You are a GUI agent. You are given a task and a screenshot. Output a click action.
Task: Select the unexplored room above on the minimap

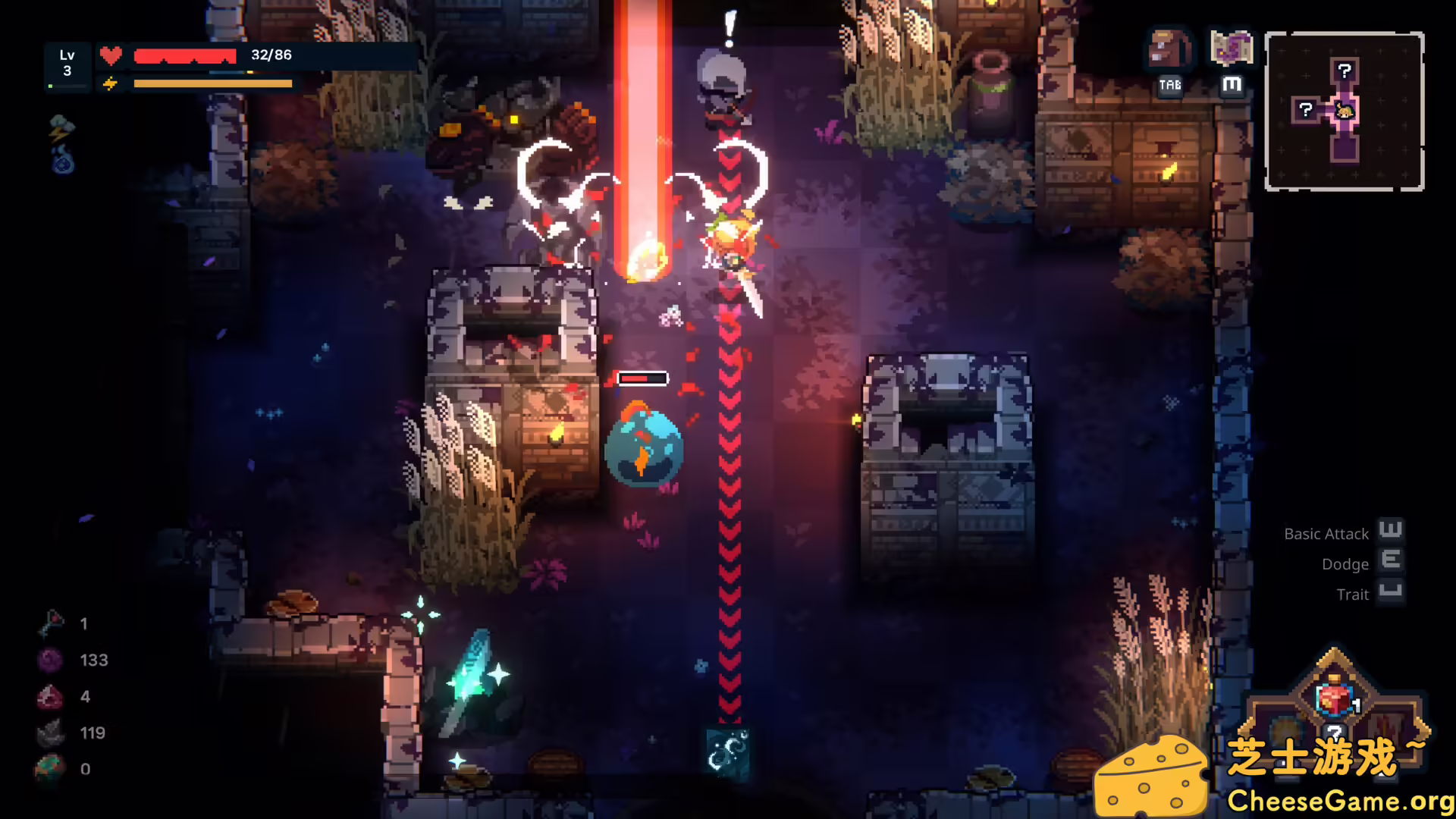[1344, 71]
